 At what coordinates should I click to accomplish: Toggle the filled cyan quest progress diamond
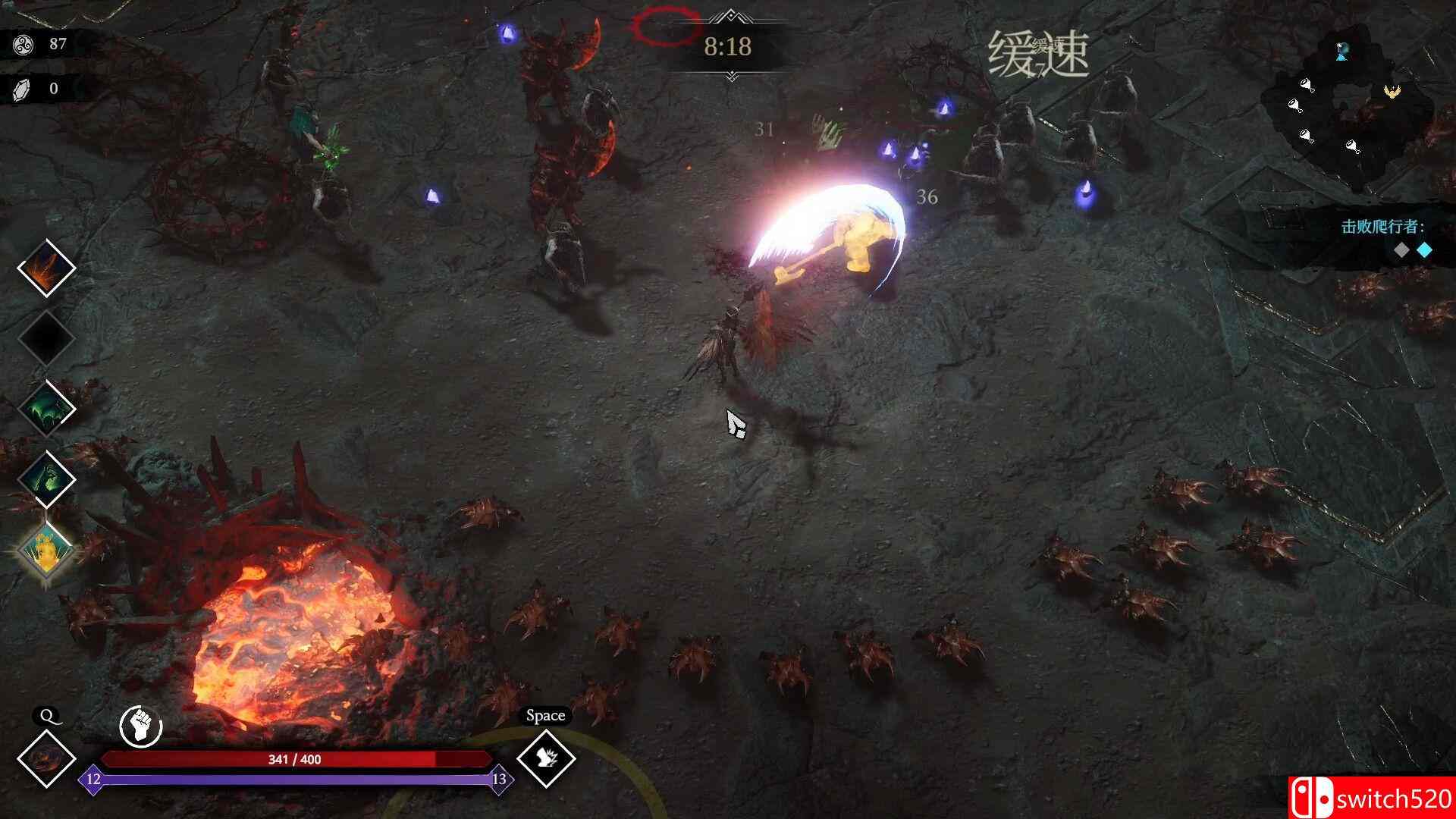point(1423,248)
